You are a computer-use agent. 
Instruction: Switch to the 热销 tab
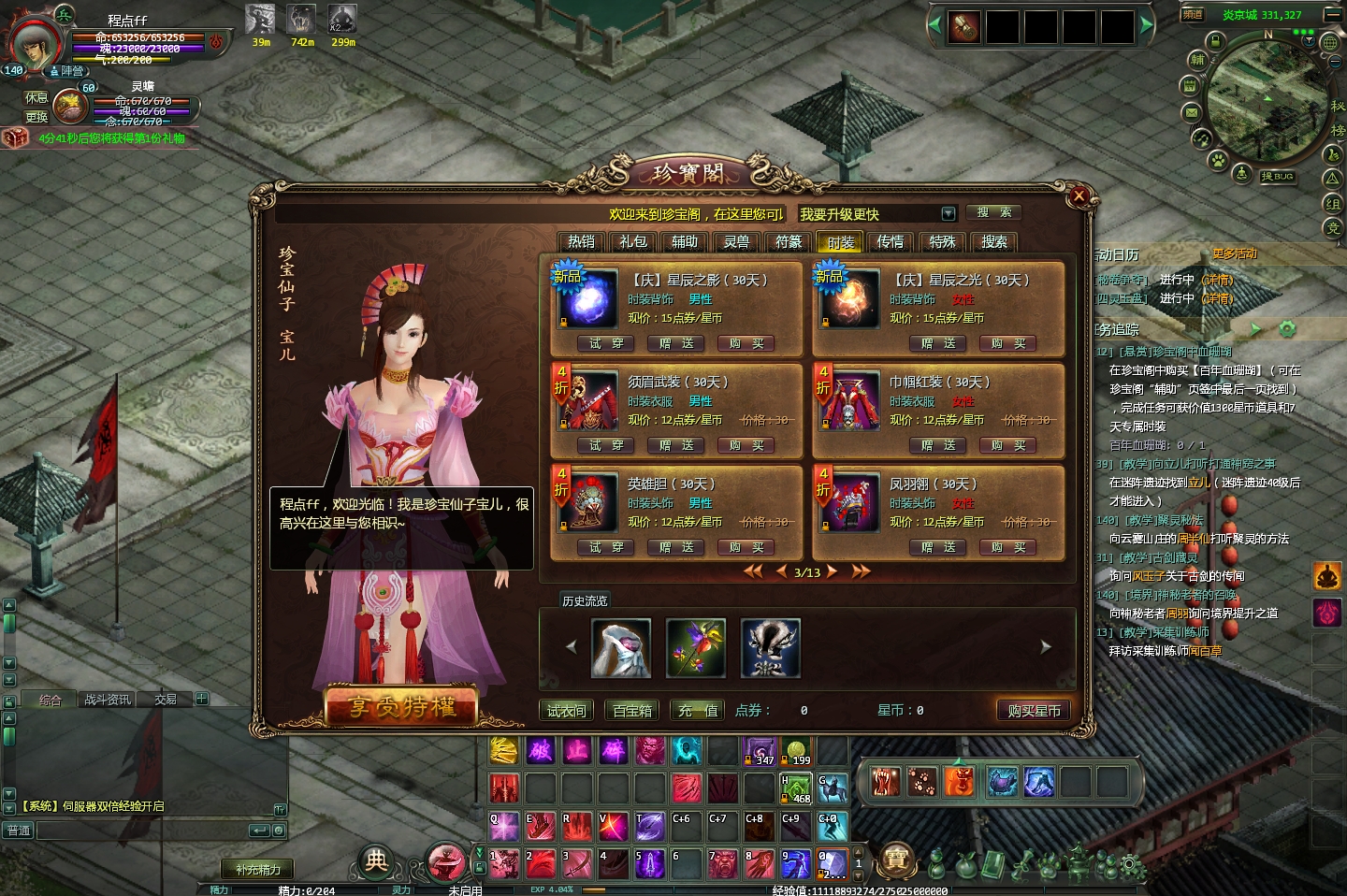click(581, 241)
